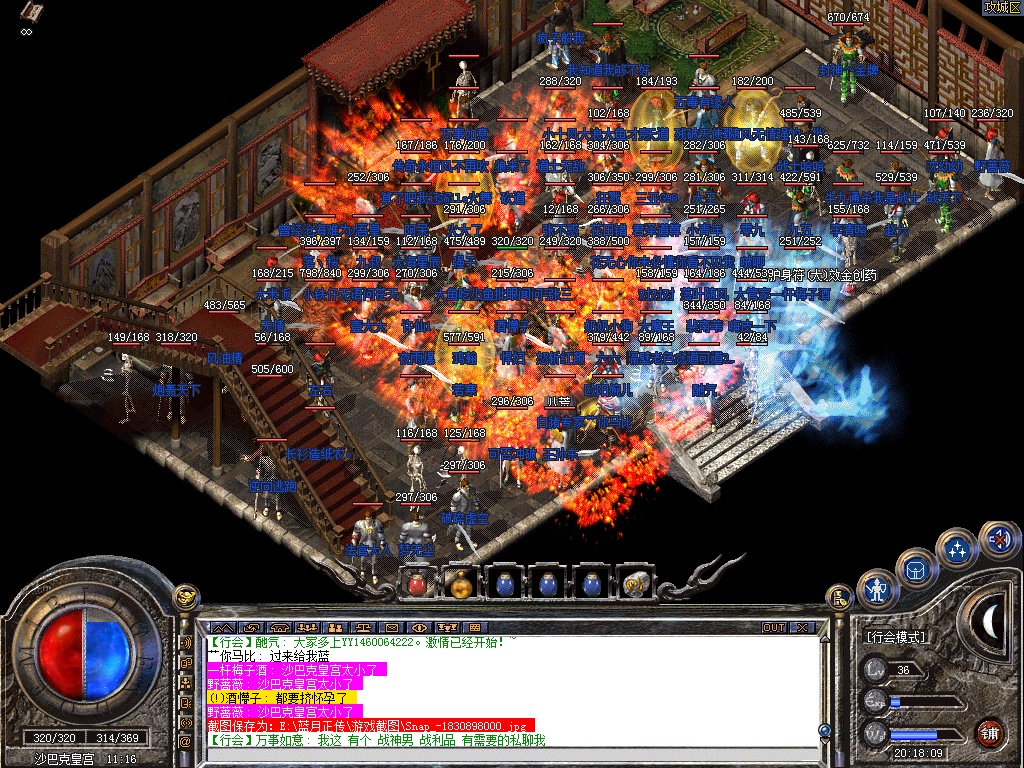This screenshot has height=768, width=1024.
Task: Open the red 铺 shop button
Action: (990, 730)
